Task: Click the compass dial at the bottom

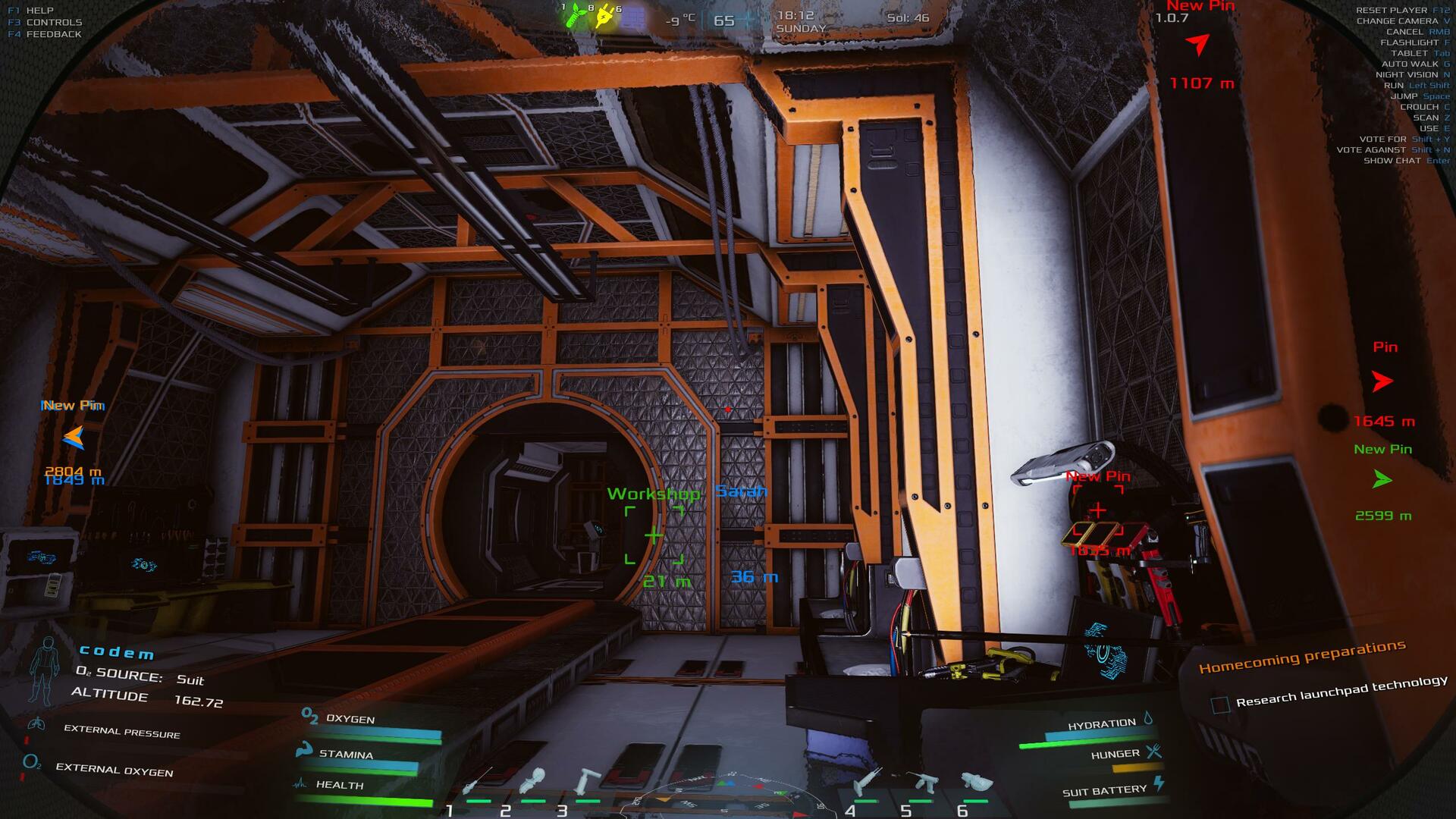Action: [726, 796]
